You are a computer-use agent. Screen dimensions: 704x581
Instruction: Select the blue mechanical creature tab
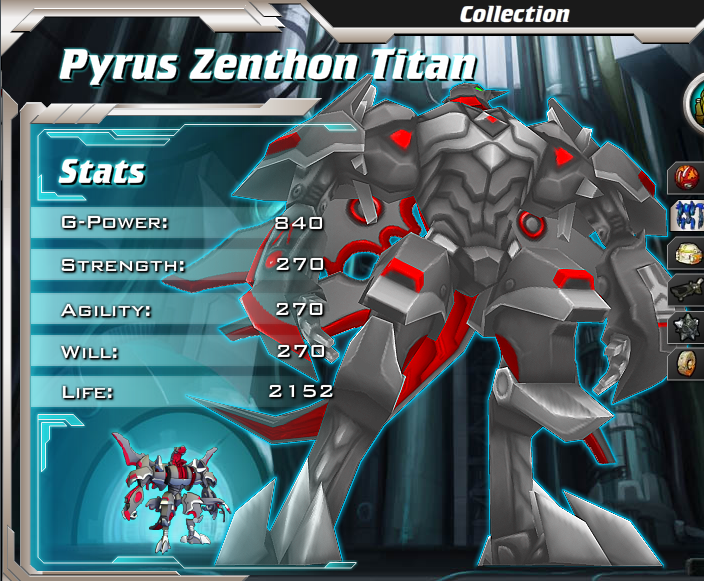689,215
